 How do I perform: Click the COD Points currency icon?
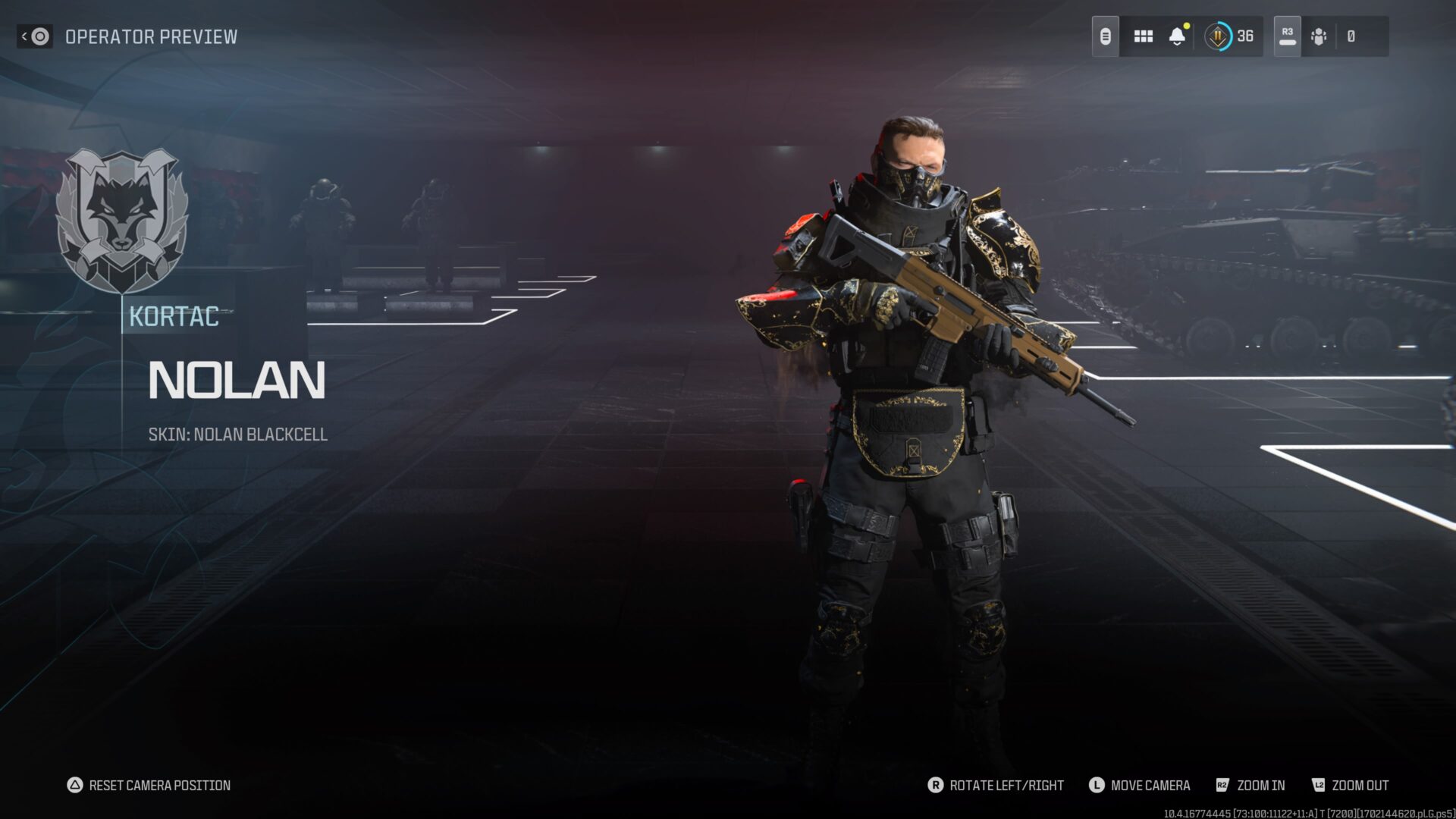(x=1219, y=36)
